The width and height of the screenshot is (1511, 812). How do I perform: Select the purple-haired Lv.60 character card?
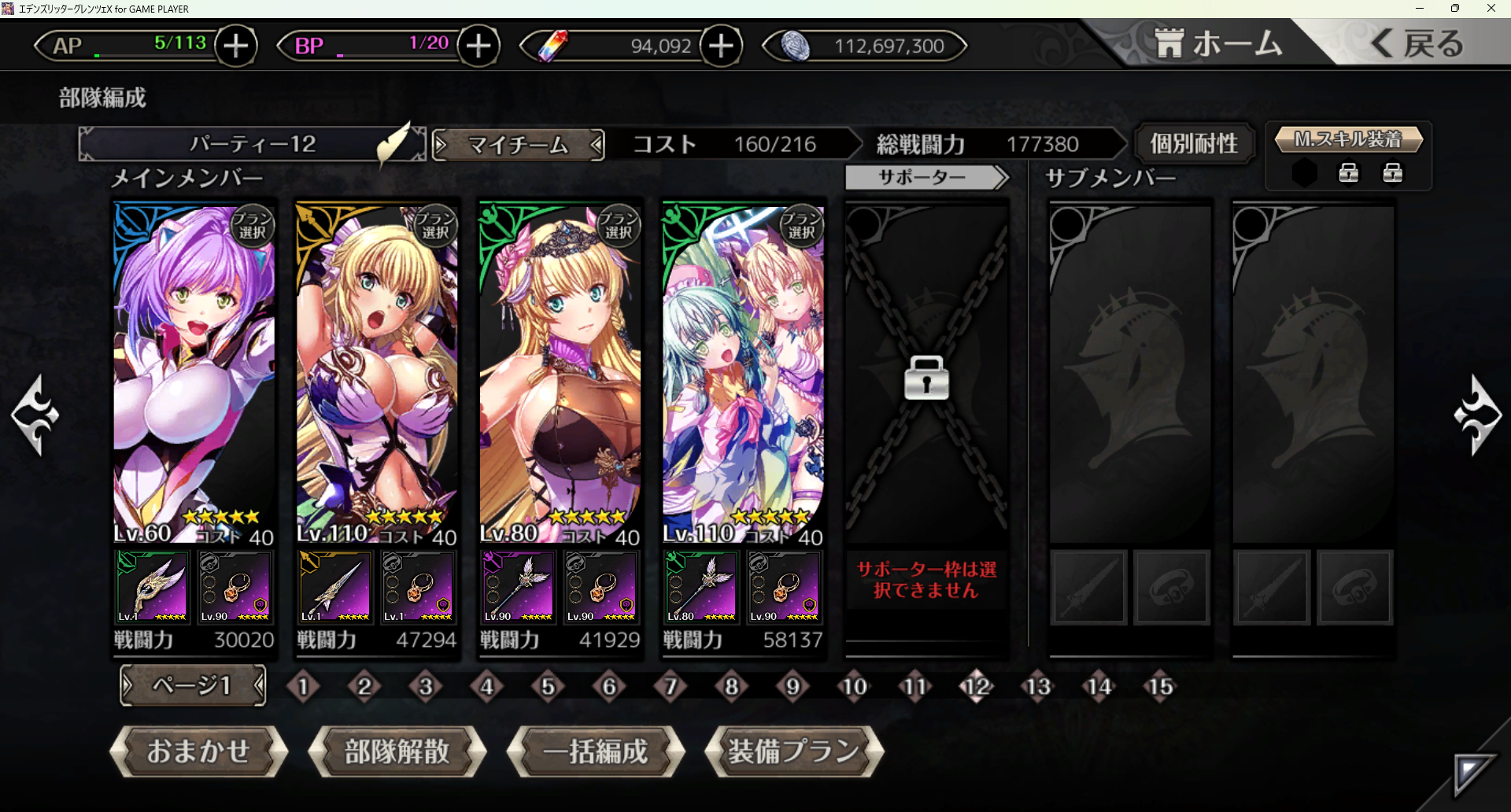(x=194, y=370)
